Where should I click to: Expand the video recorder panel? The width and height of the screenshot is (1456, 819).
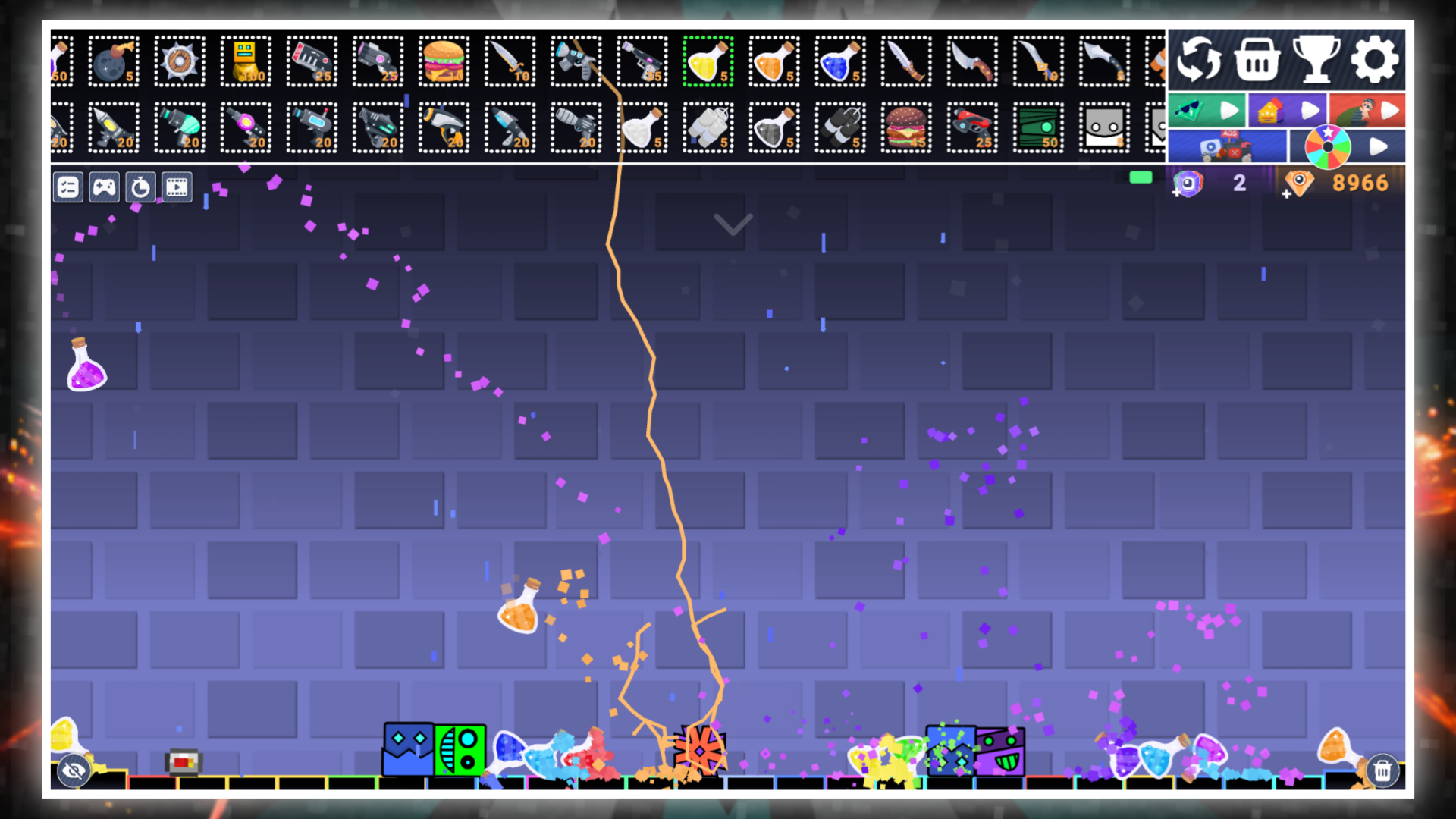[x=177, y=187]
